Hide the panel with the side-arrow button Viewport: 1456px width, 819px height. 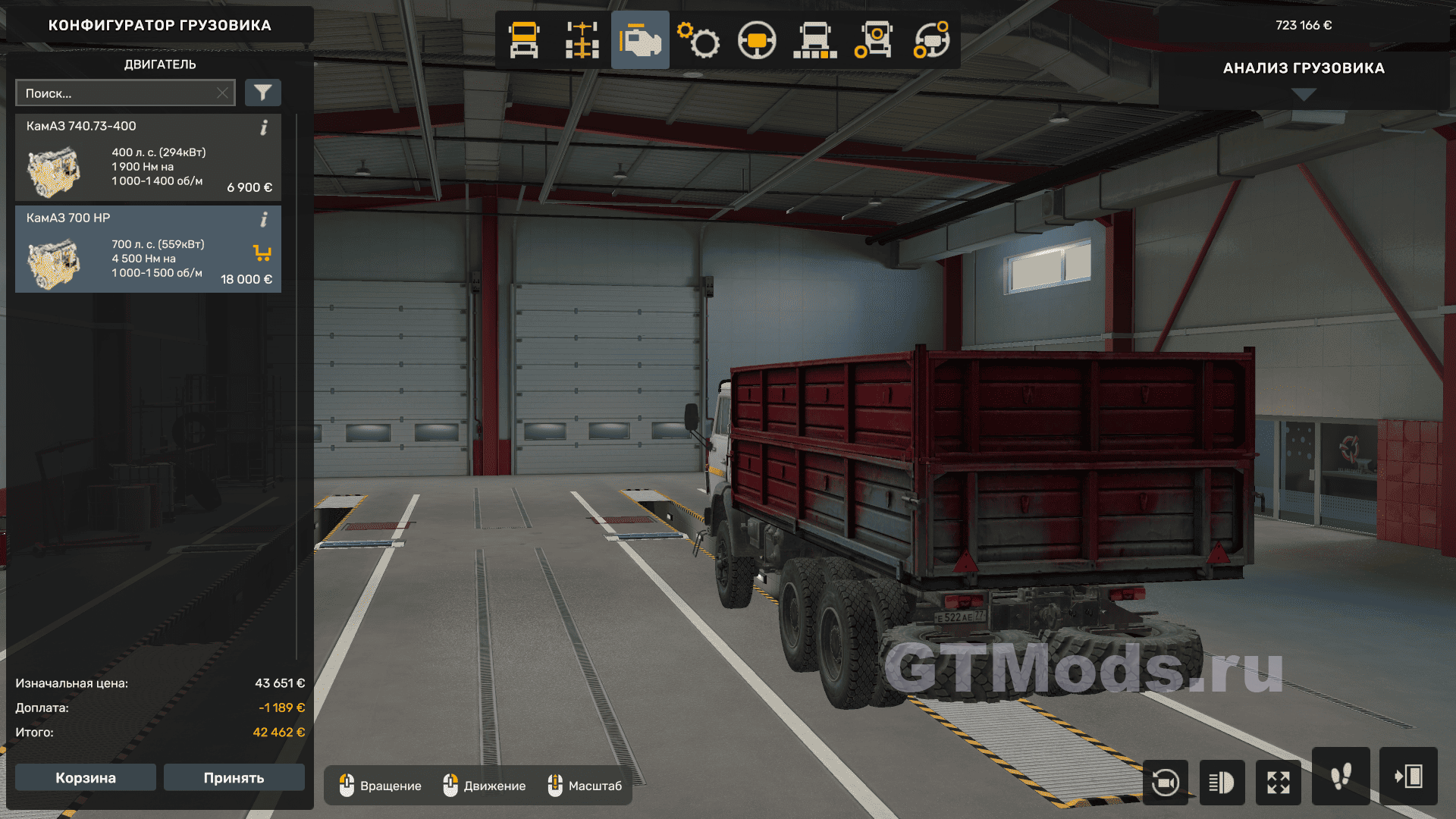(1408, 777)
